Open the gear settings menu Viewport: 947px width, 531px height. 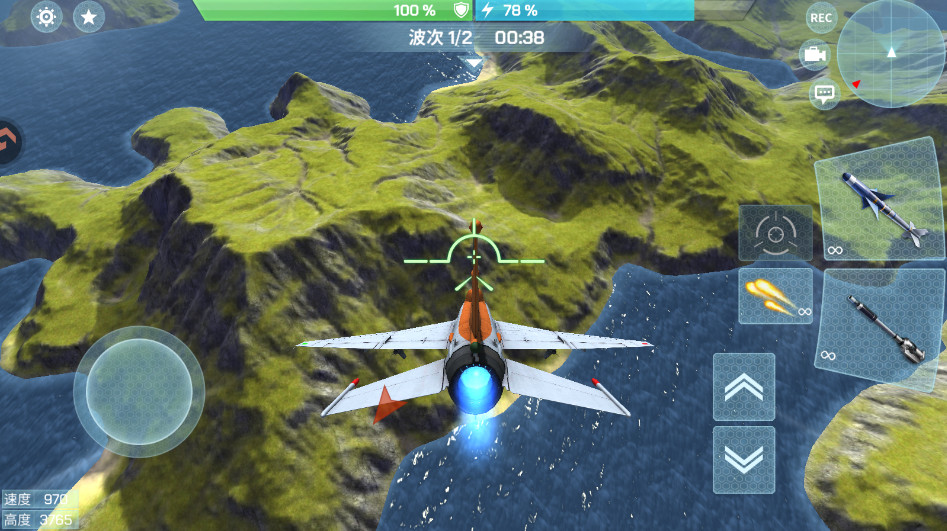(x=46, y=17)
